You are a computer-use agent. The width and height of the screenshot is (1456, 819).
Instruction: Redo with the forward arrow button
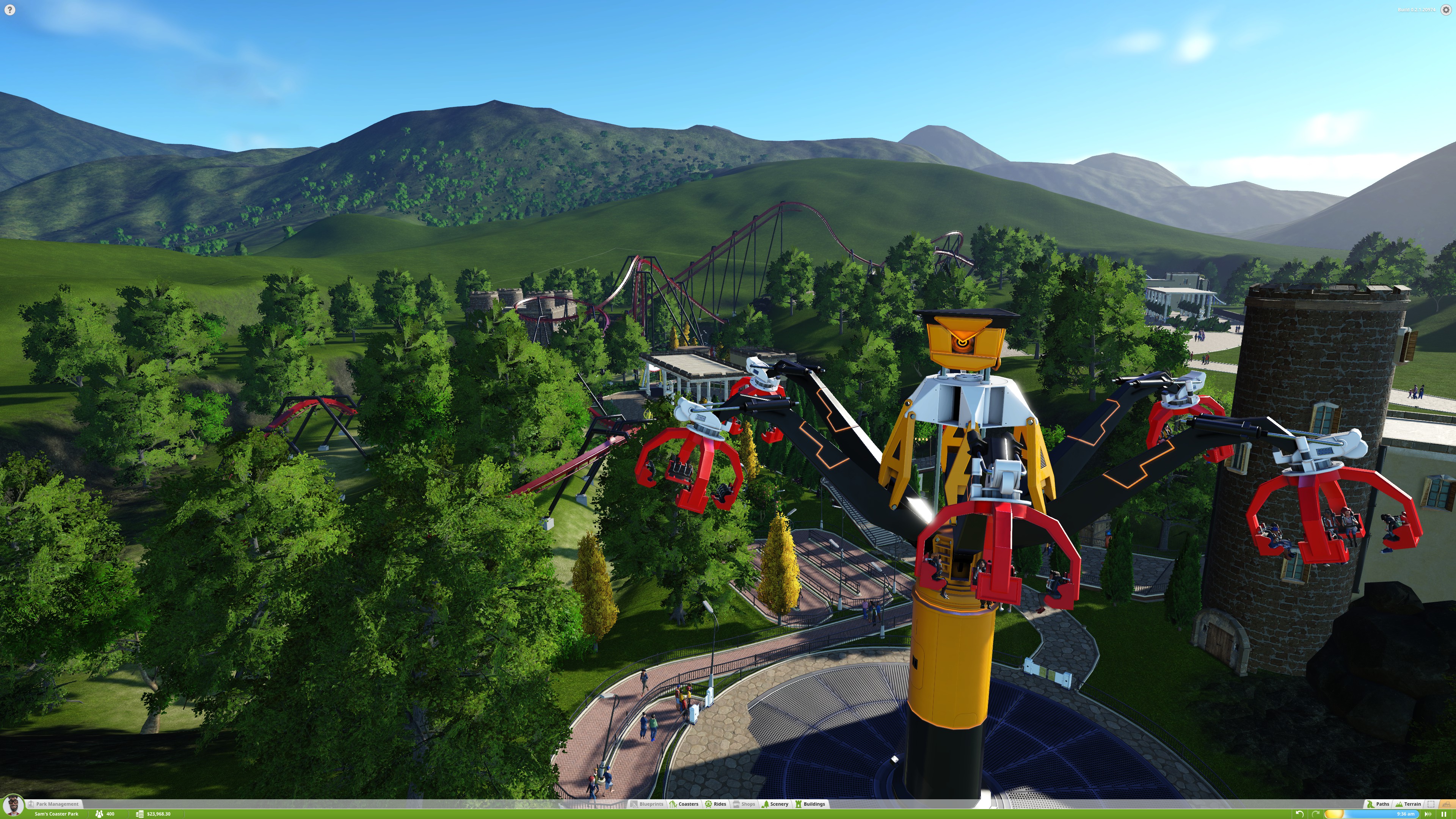(x=1315, y=814)
